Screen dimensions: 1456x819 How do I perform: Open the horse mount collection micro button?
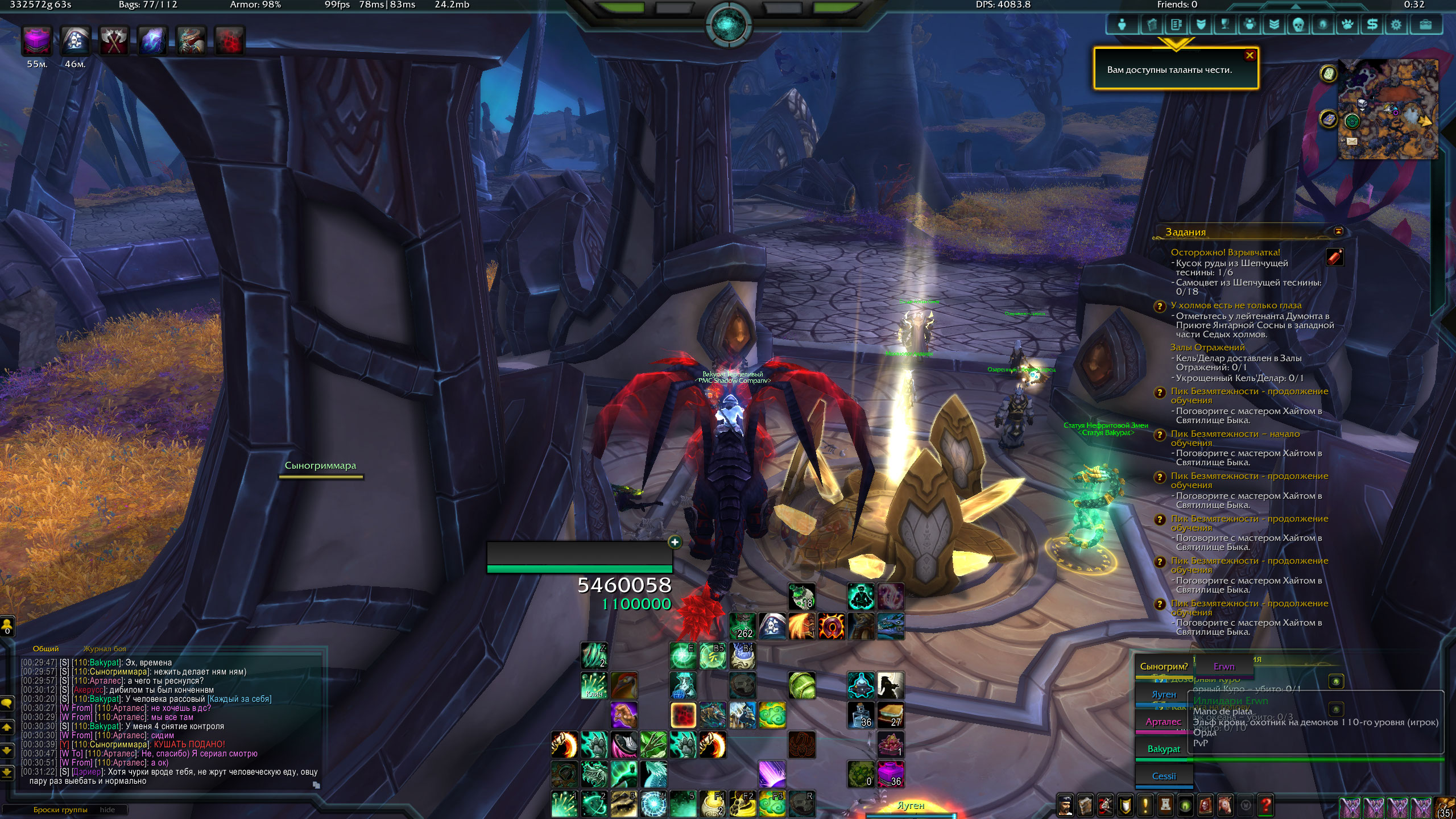1225,805
